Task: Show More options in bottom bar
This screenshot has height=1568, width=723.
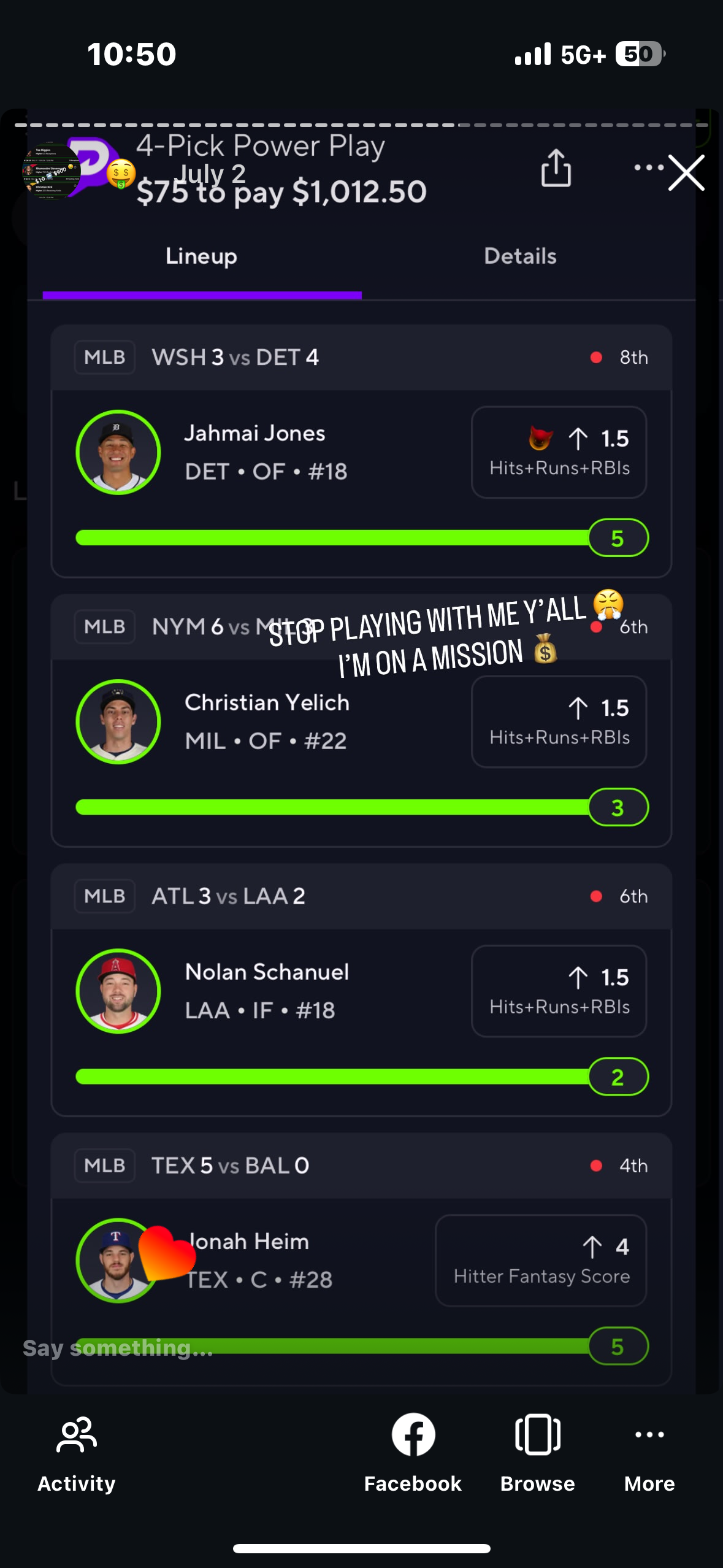Action: (x=649, y=1451)
